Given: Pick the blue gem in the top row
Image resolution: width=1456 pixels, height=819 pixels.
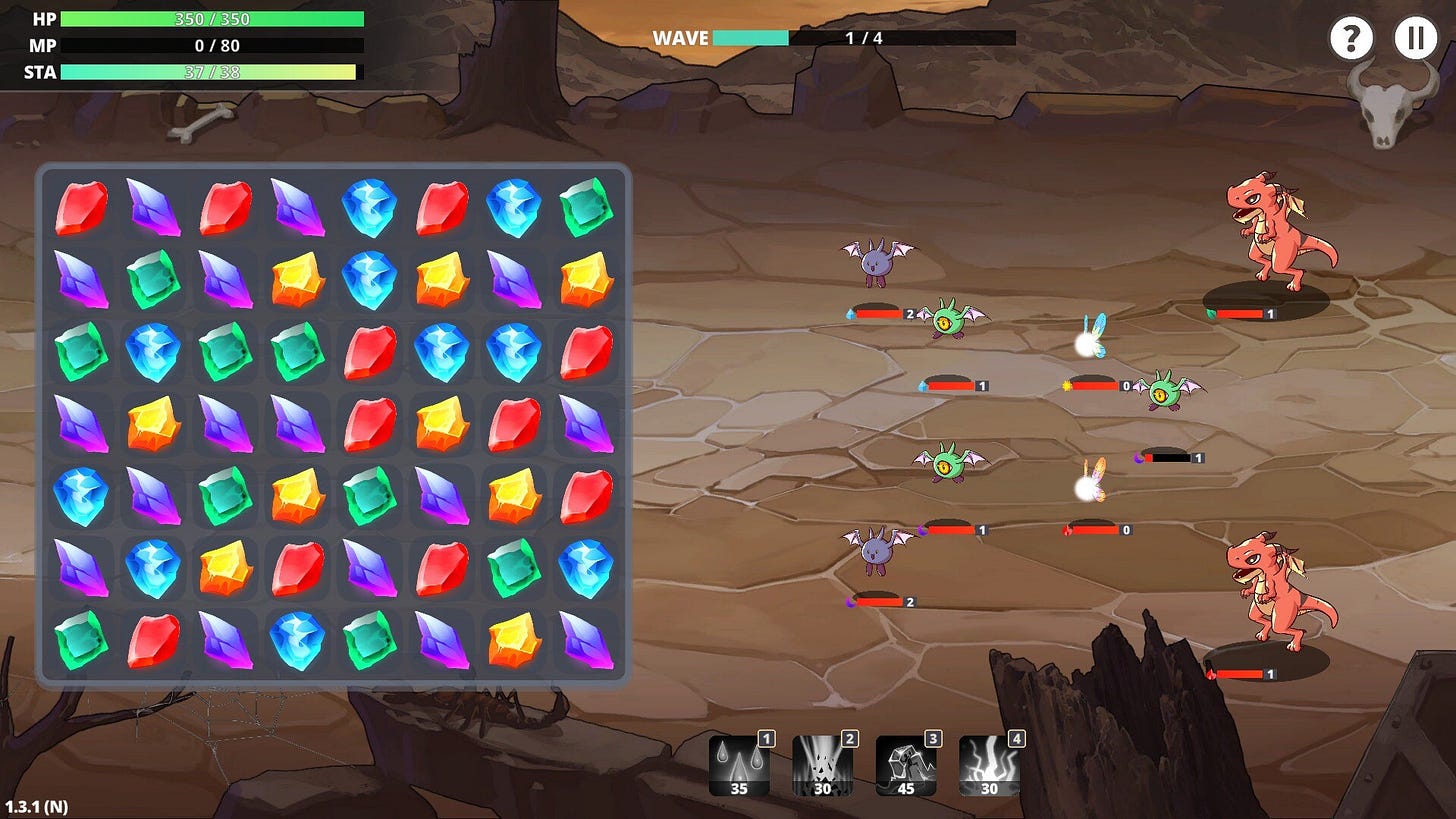Looking at the screenshot, I should (x=369, y=208).
